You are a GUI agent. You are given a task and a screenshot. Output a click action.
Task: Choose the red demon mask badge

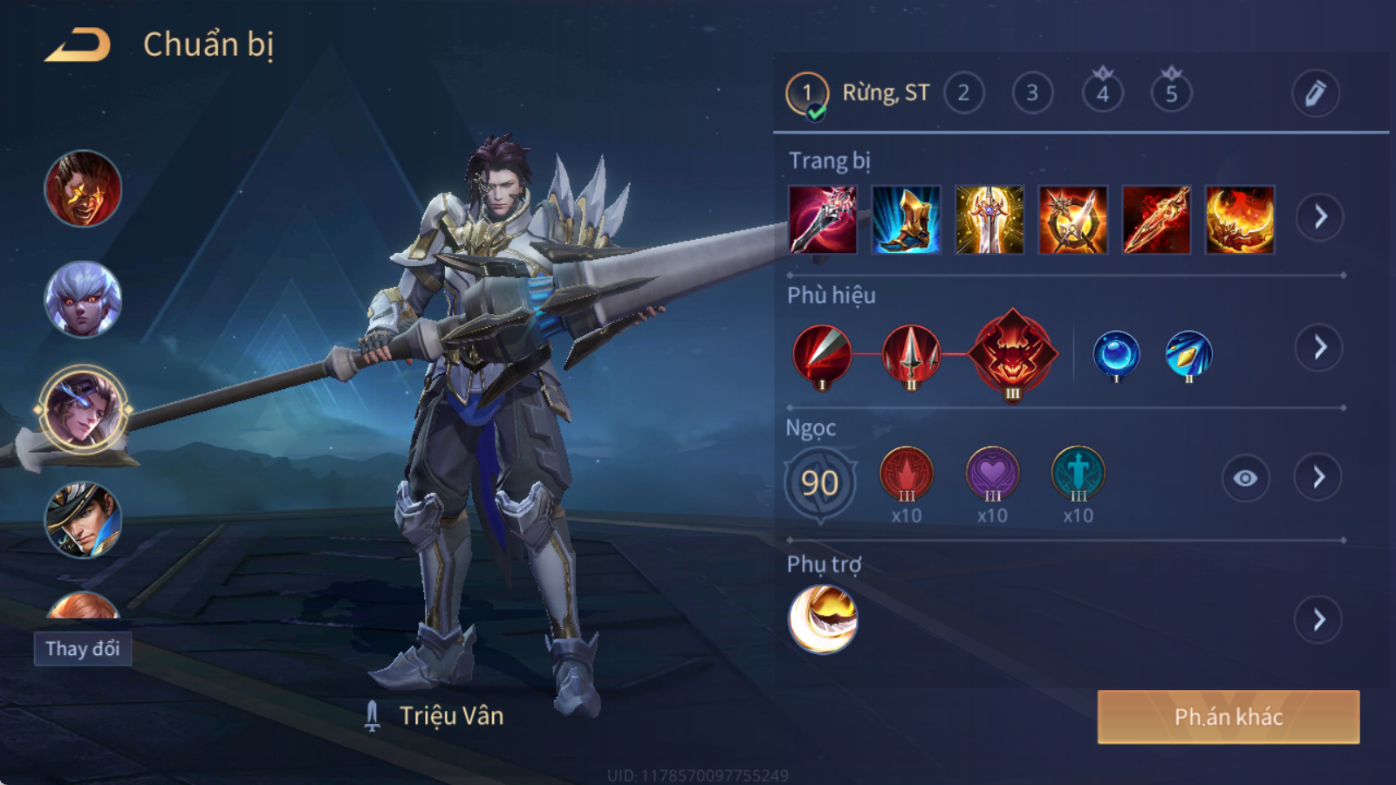point(1012,354)
